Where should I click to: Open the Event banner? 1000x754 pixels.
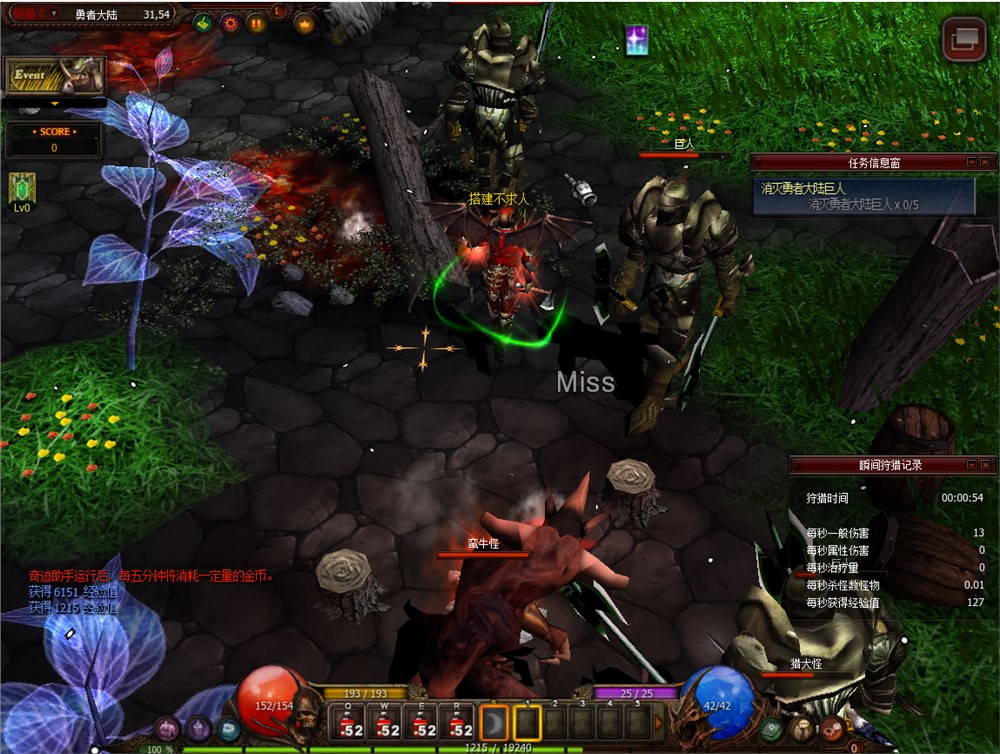pos(55,75)
